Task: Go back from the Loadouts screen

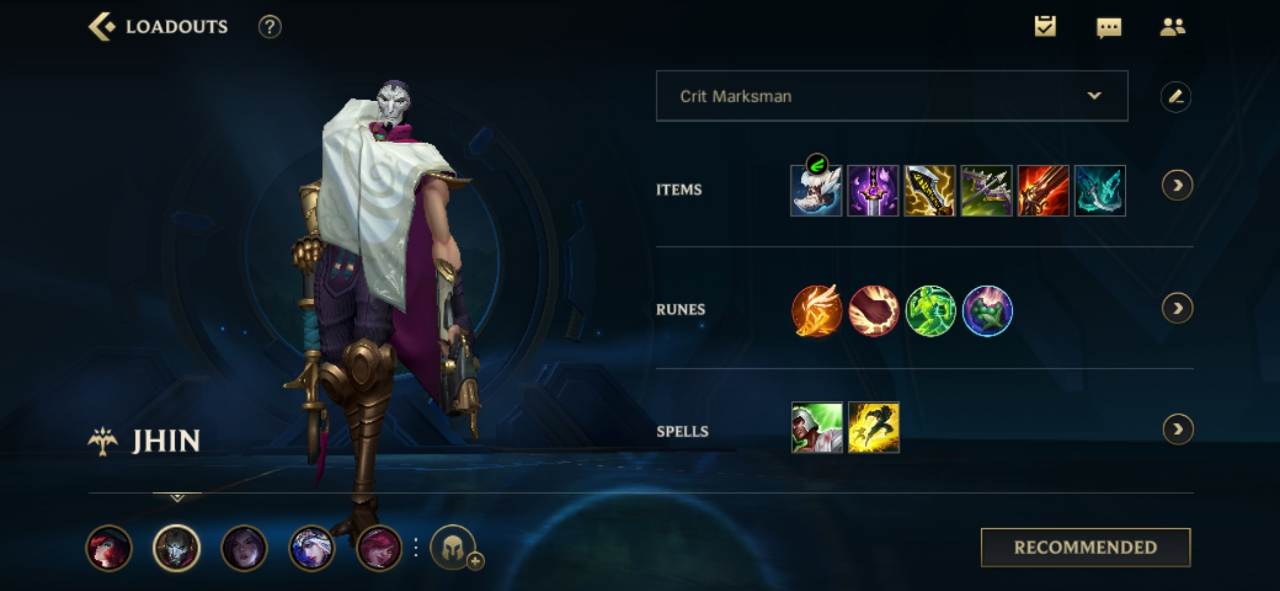Action: click(x=102, y=27)
